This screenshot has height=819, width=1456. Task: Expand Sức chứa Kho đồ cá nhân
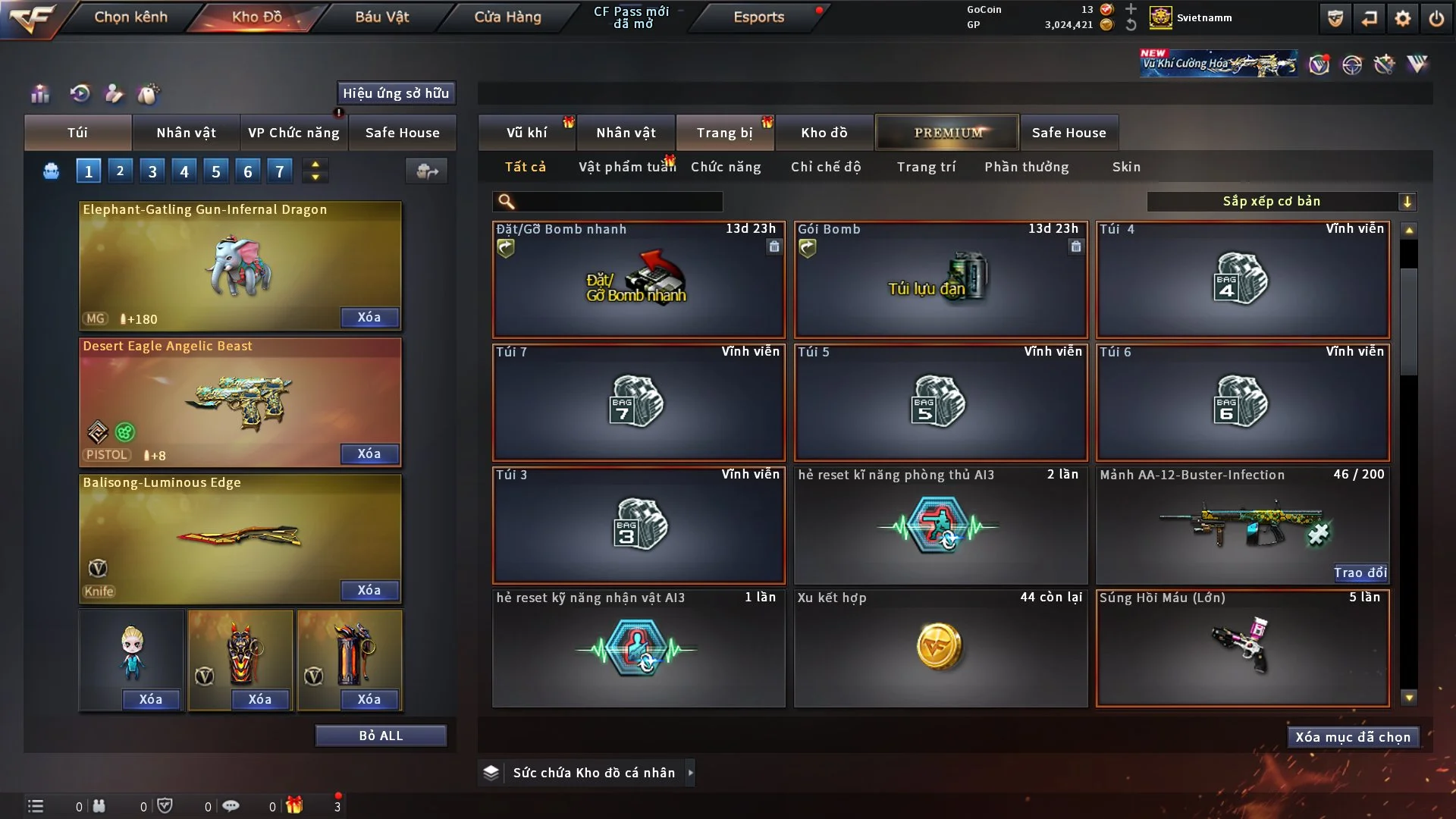690,773
